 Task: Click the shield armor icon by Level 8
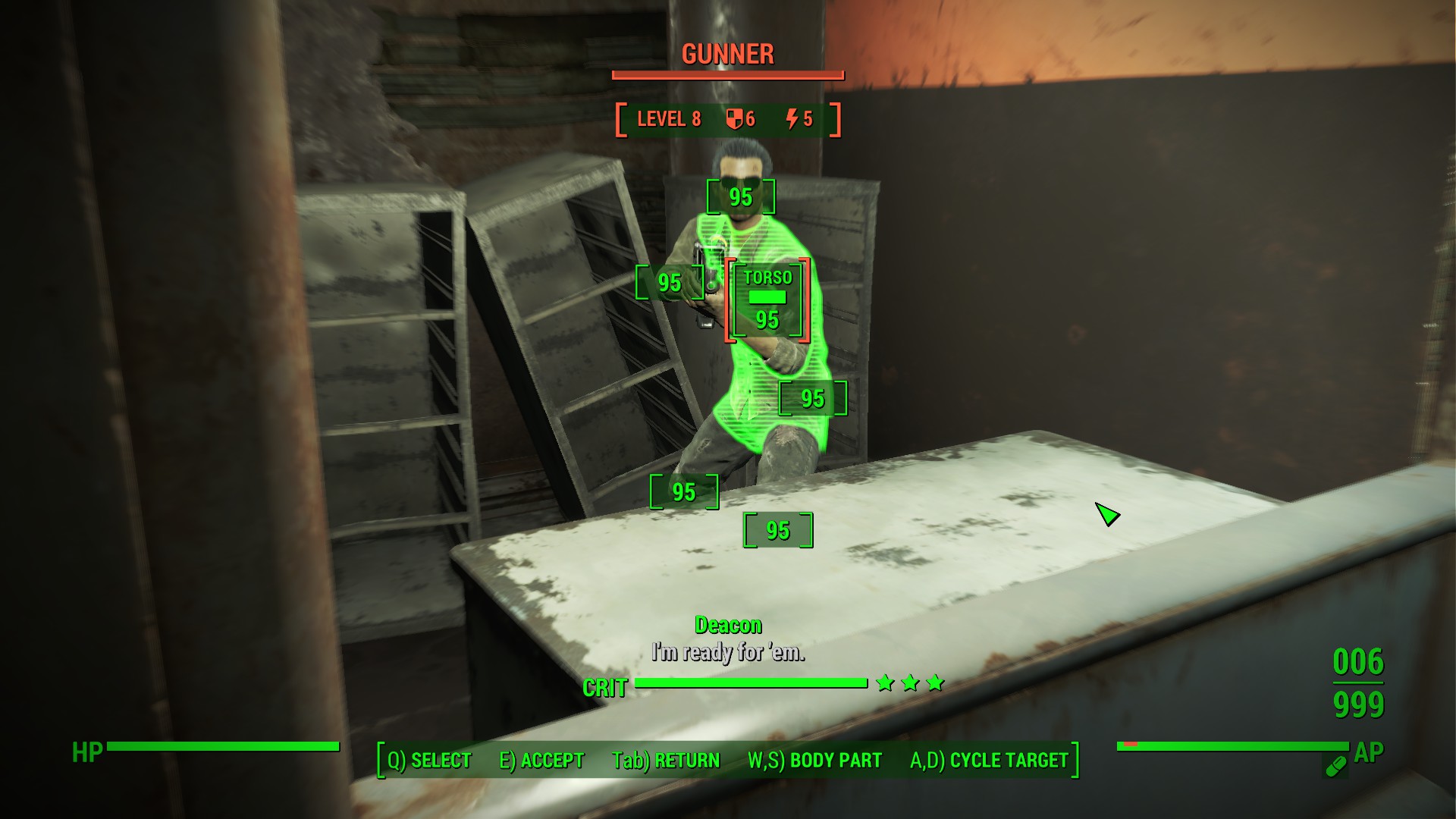[733, 118]
